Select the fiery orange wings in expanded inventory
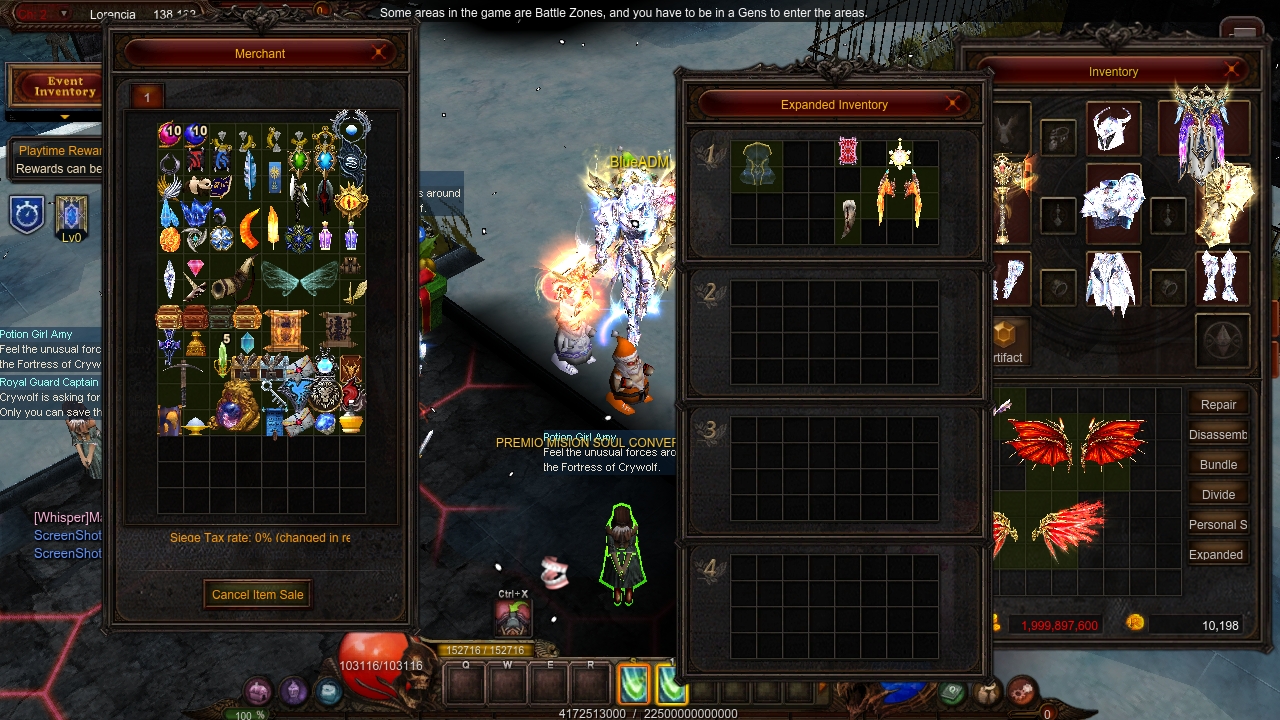1280x720 pixels. [899, 193]
